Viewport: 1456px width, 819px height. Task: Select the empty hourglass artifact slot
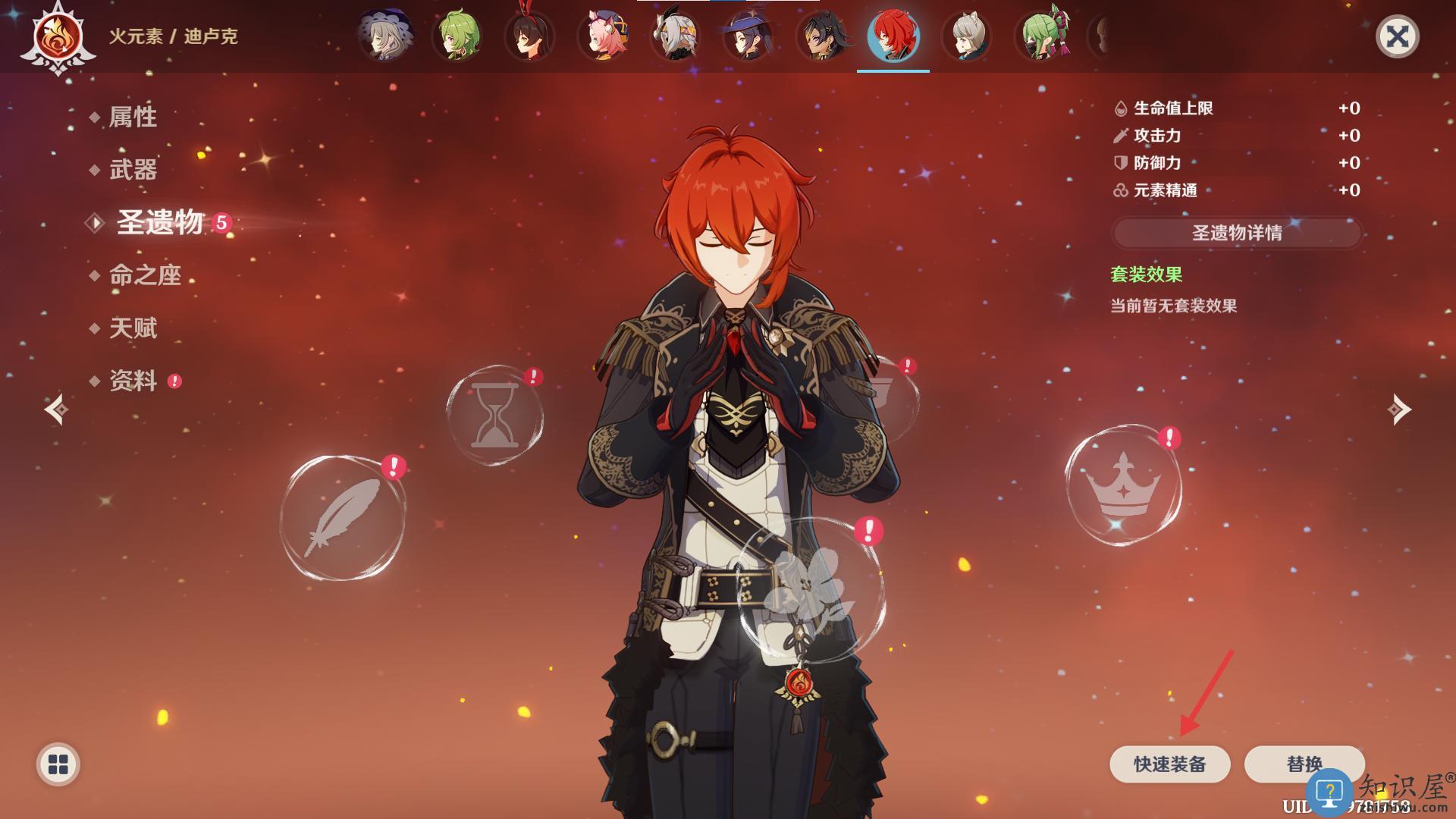494,416
